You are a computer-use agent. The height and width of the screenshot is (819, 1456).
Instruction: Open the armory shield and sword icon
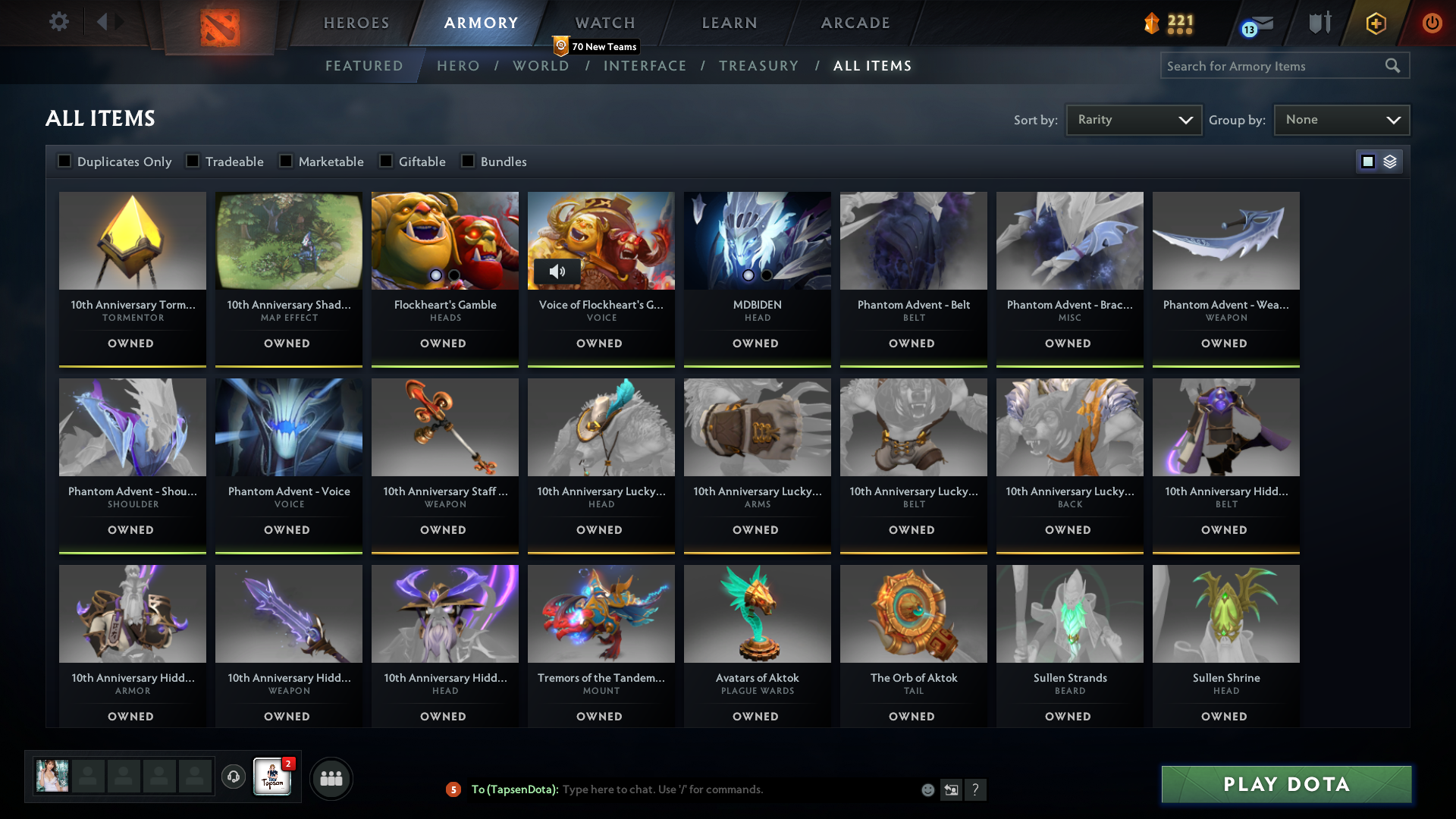1319,24
